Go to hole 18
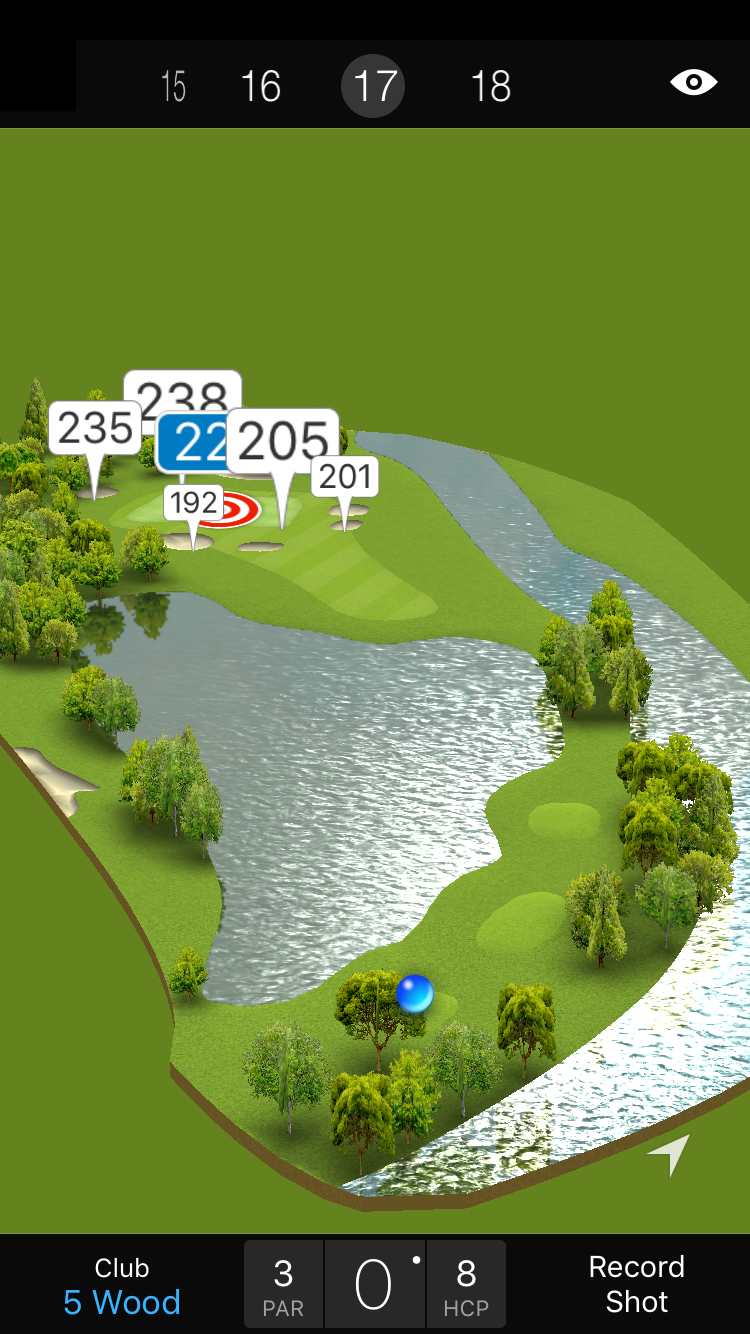The image size is (750, 1334). (490, 87)
